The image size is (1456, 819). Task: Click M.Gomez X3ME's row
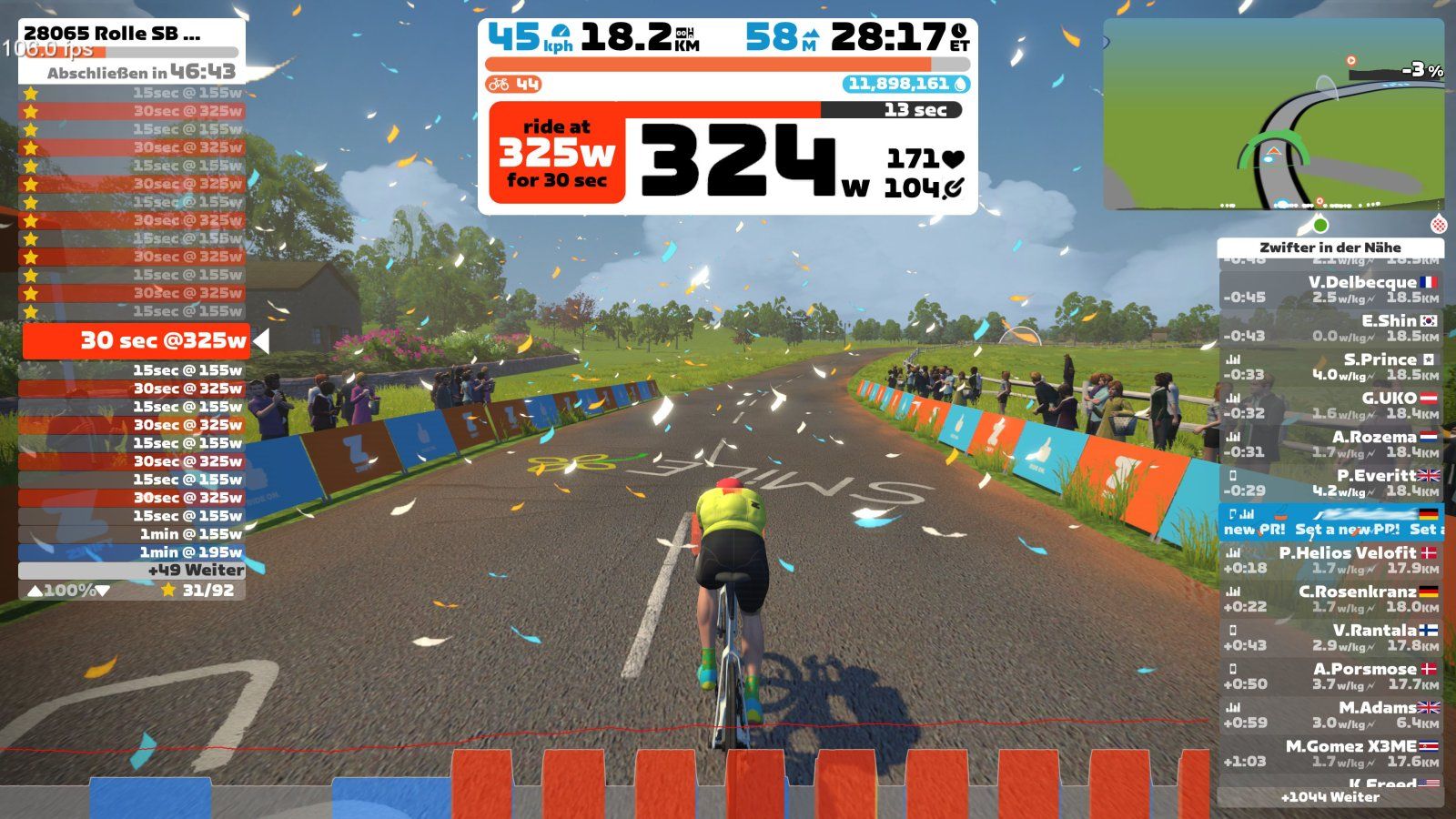[1330, 753]
